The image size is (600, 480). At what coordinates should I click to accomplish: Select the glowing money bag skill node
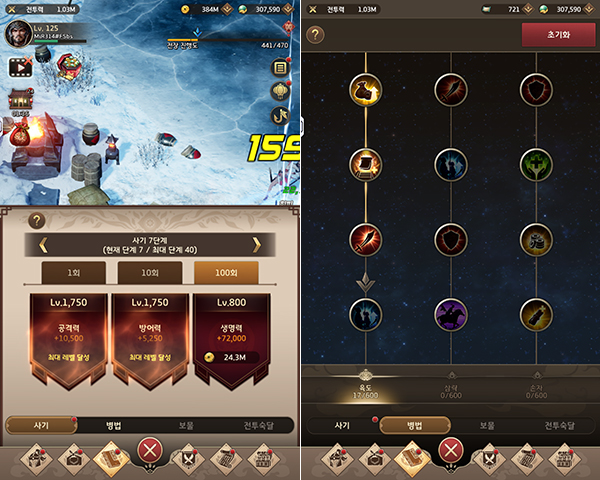tap(365, 90)
